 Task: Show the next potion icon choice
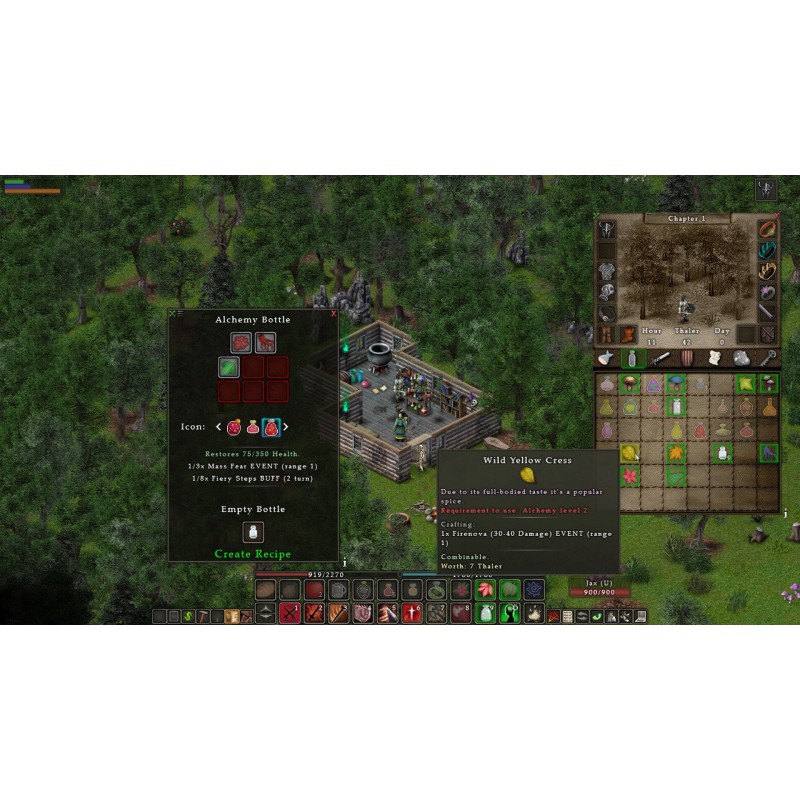286,427
